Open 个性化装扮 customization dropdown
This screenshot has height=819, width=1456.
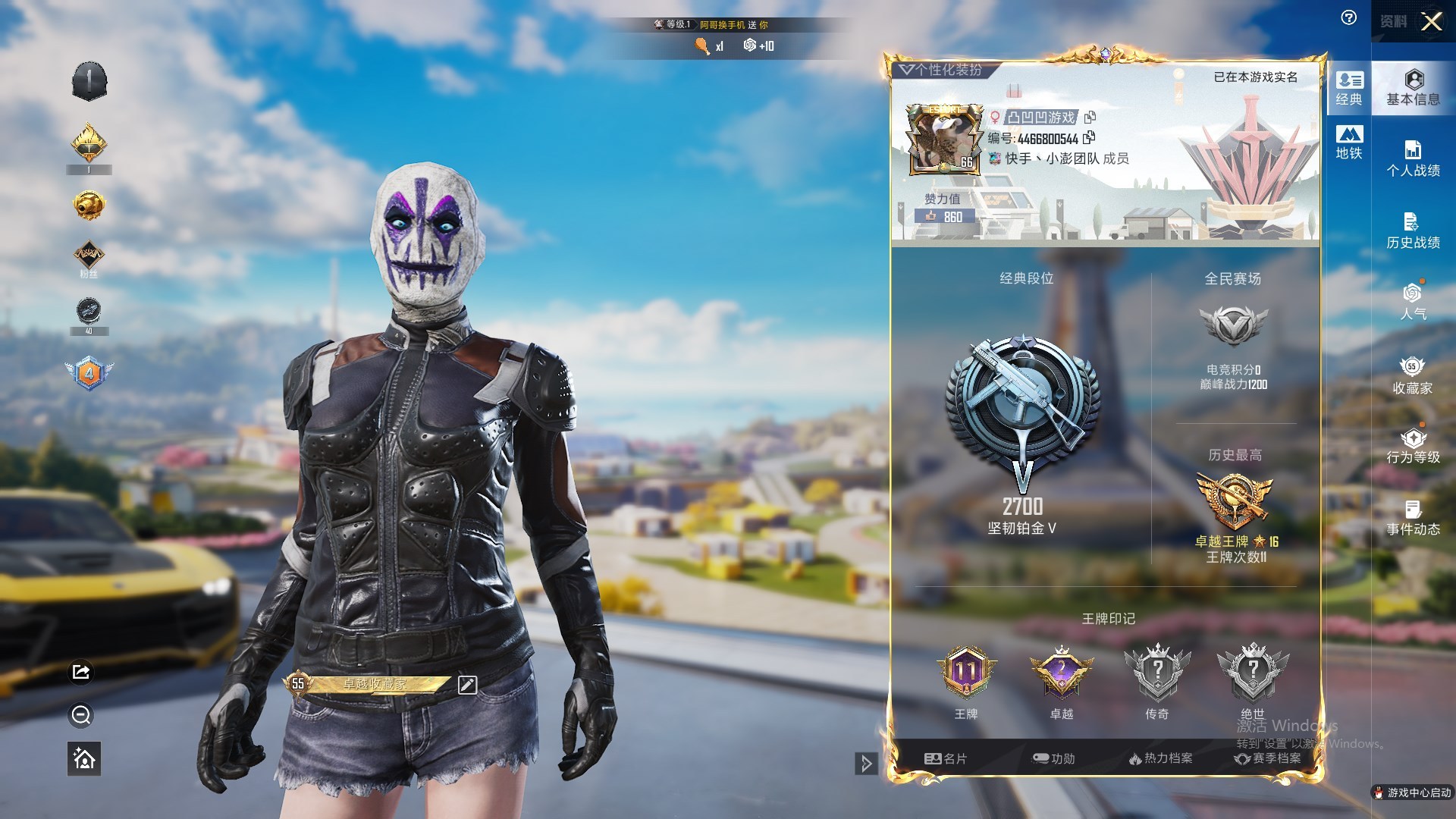[942, 70]
